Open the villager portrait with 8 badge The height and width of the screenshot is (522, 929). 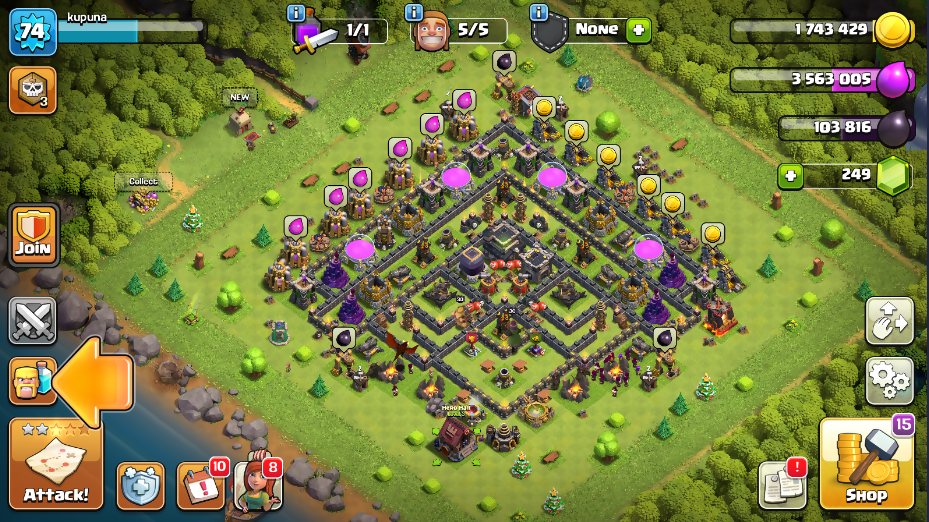click(256, 486)
